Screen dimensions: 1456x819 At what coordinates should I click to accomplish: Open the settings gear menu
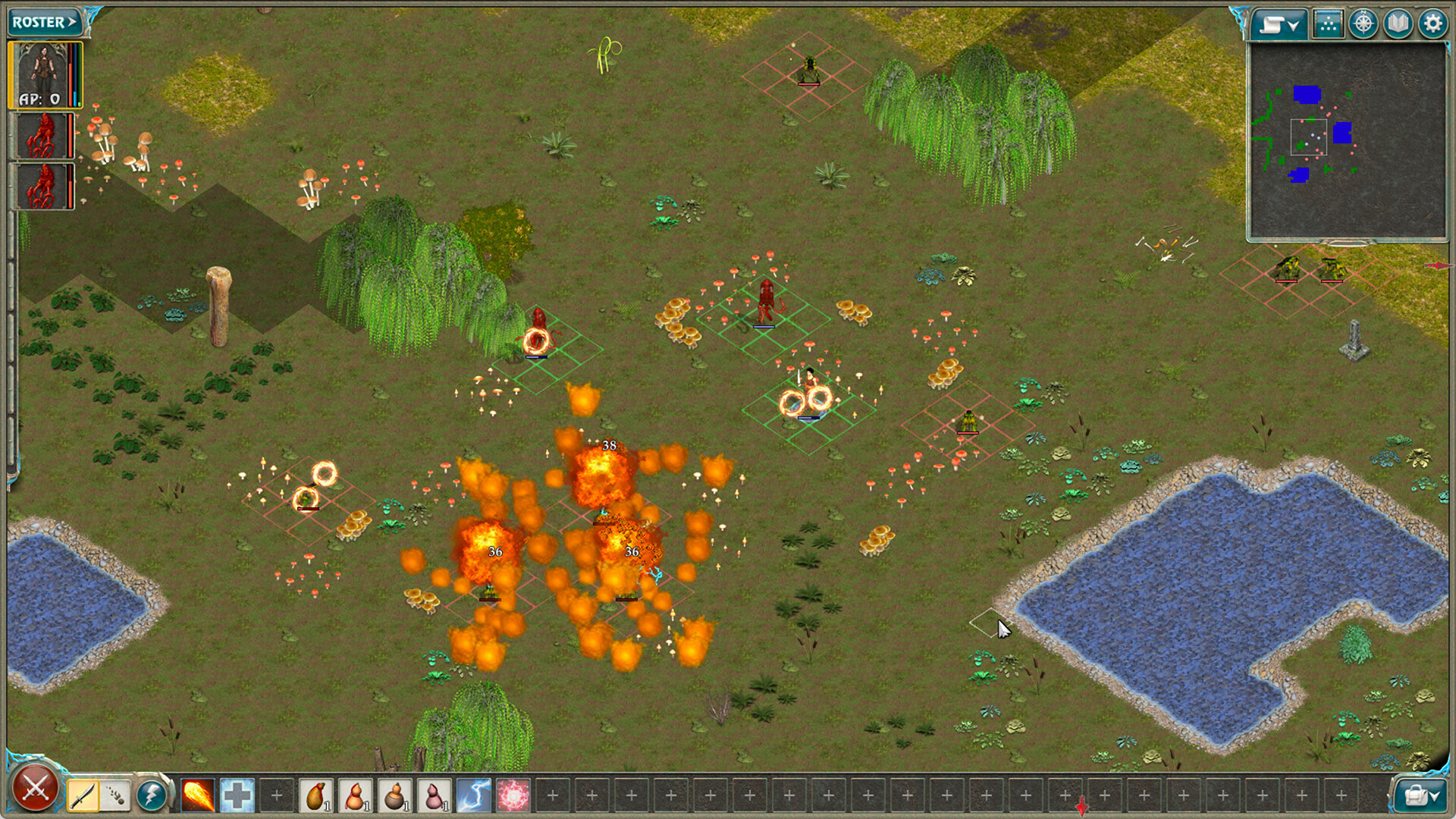(x=1432, y=23)
